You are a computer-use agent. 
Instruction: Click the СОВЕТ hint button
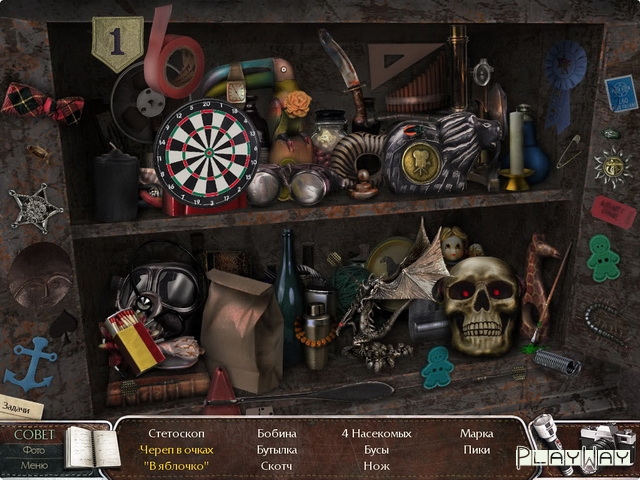point(34,434)
